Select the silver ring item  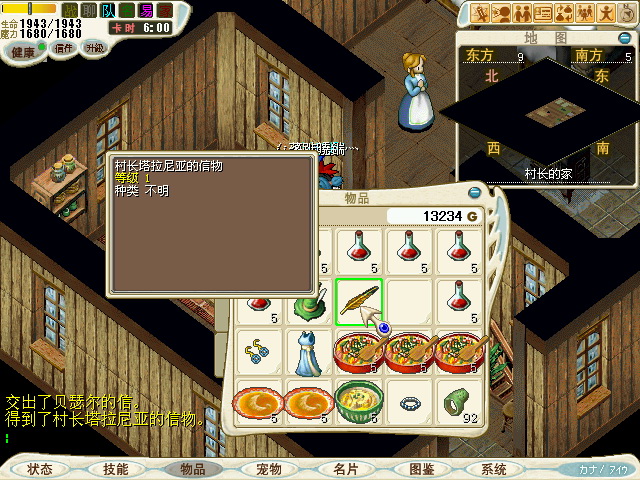click(x=410, y=403)
